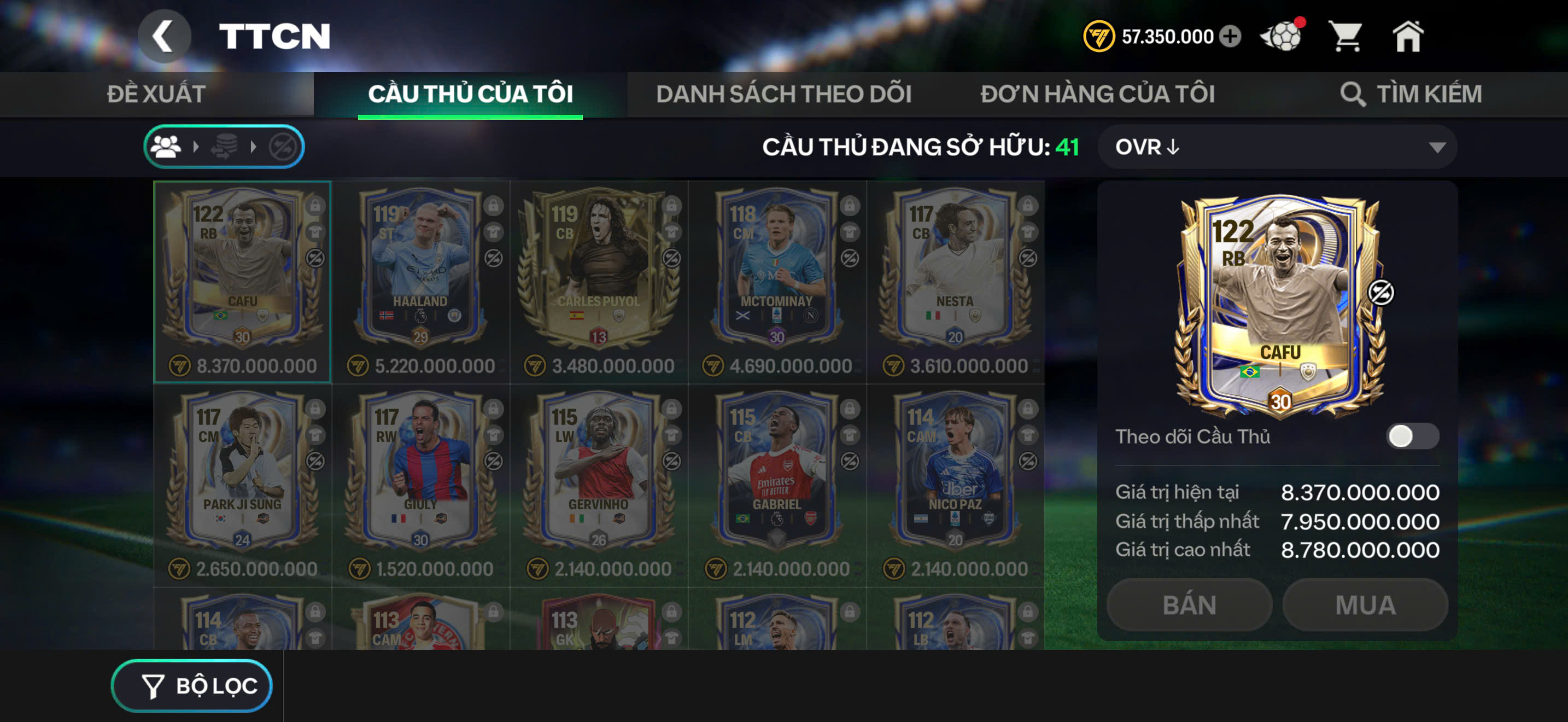
Task: Click the arrow before the no-trade filter
Action: click(254, 147)
